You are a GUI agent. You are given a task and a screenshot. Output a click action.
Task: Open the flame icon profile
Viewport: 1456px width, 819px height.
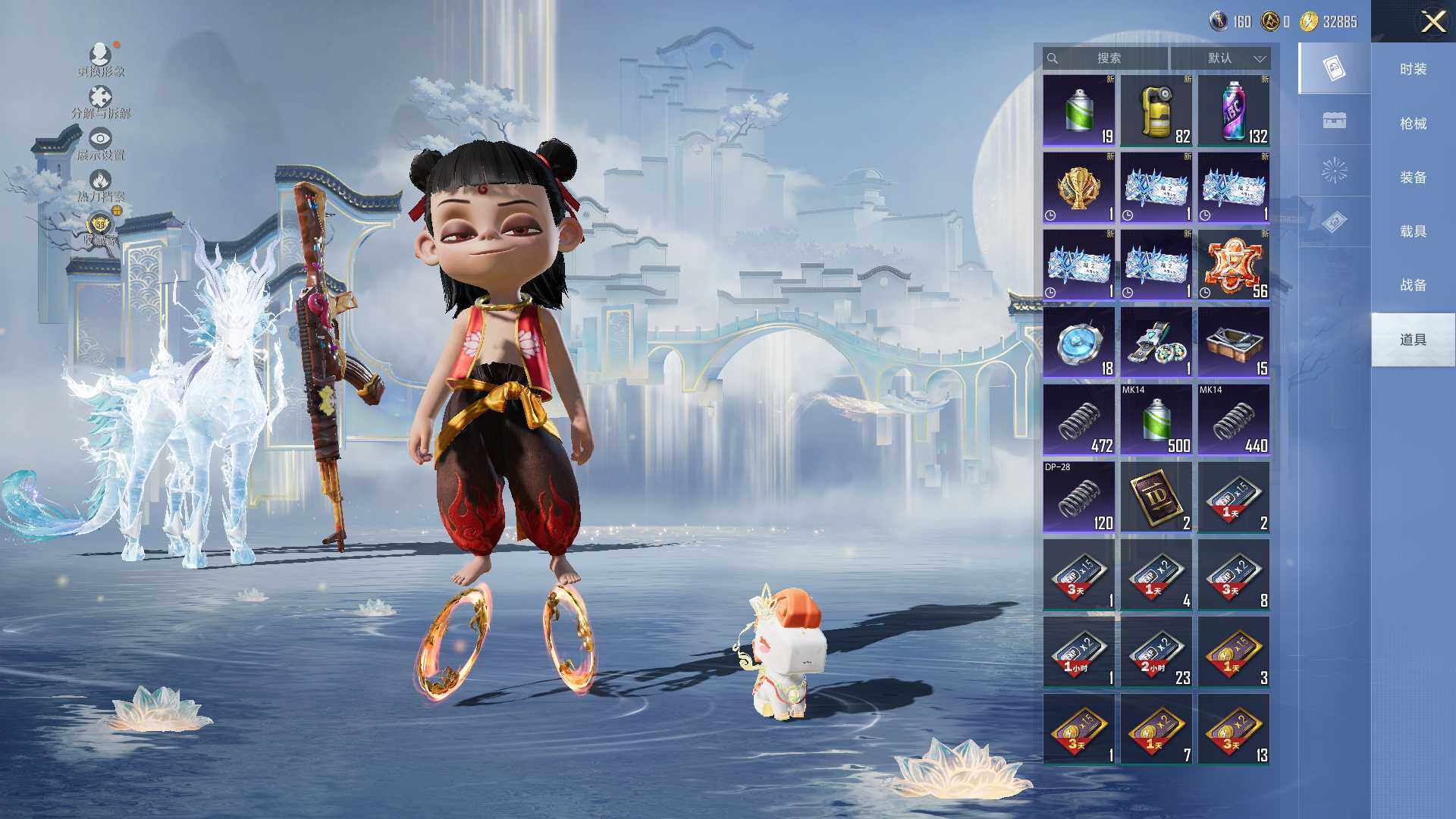(100, 185)
